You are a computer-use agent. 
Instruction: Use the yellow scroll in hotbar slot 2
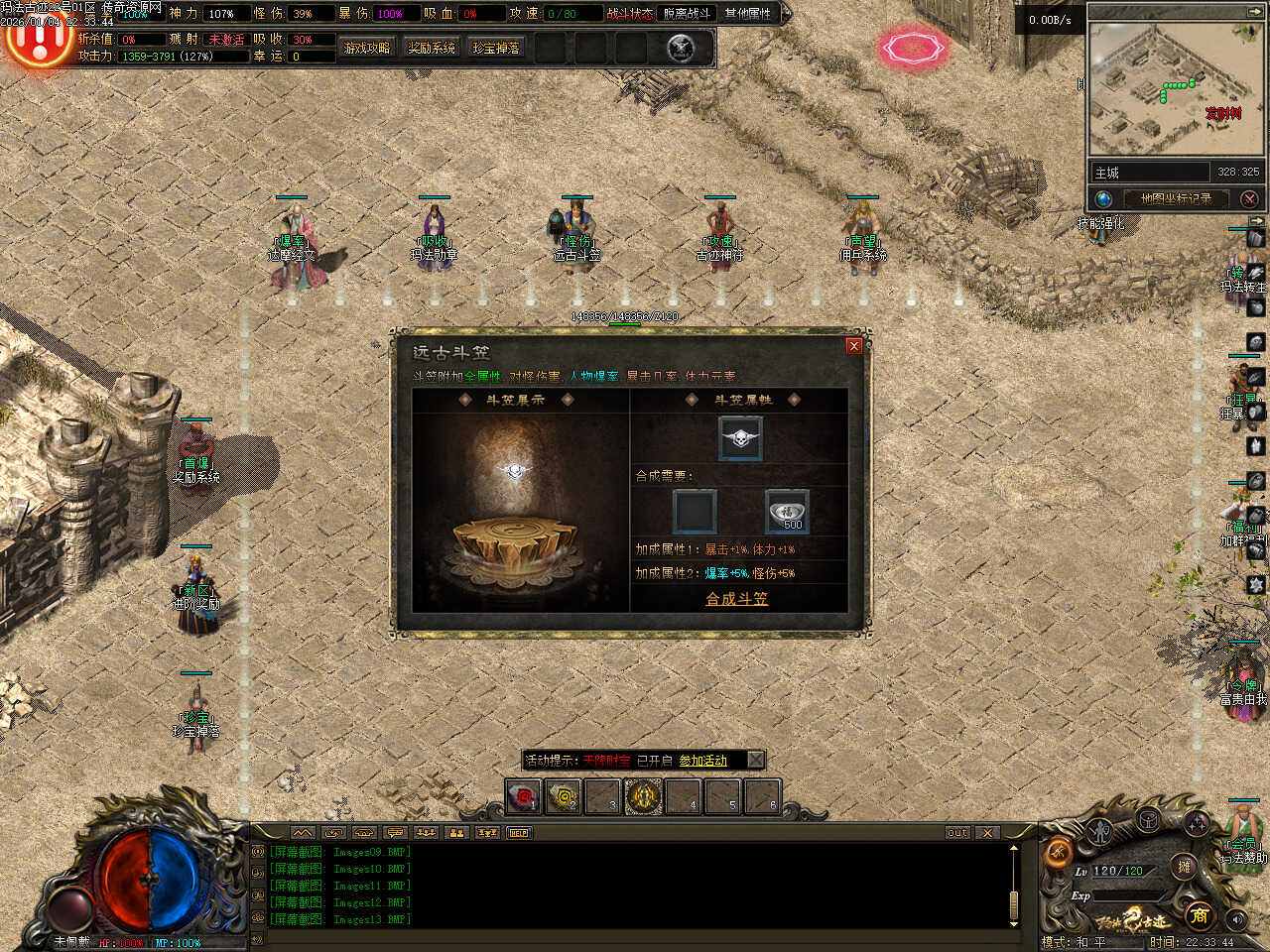[x=564, y=796]
